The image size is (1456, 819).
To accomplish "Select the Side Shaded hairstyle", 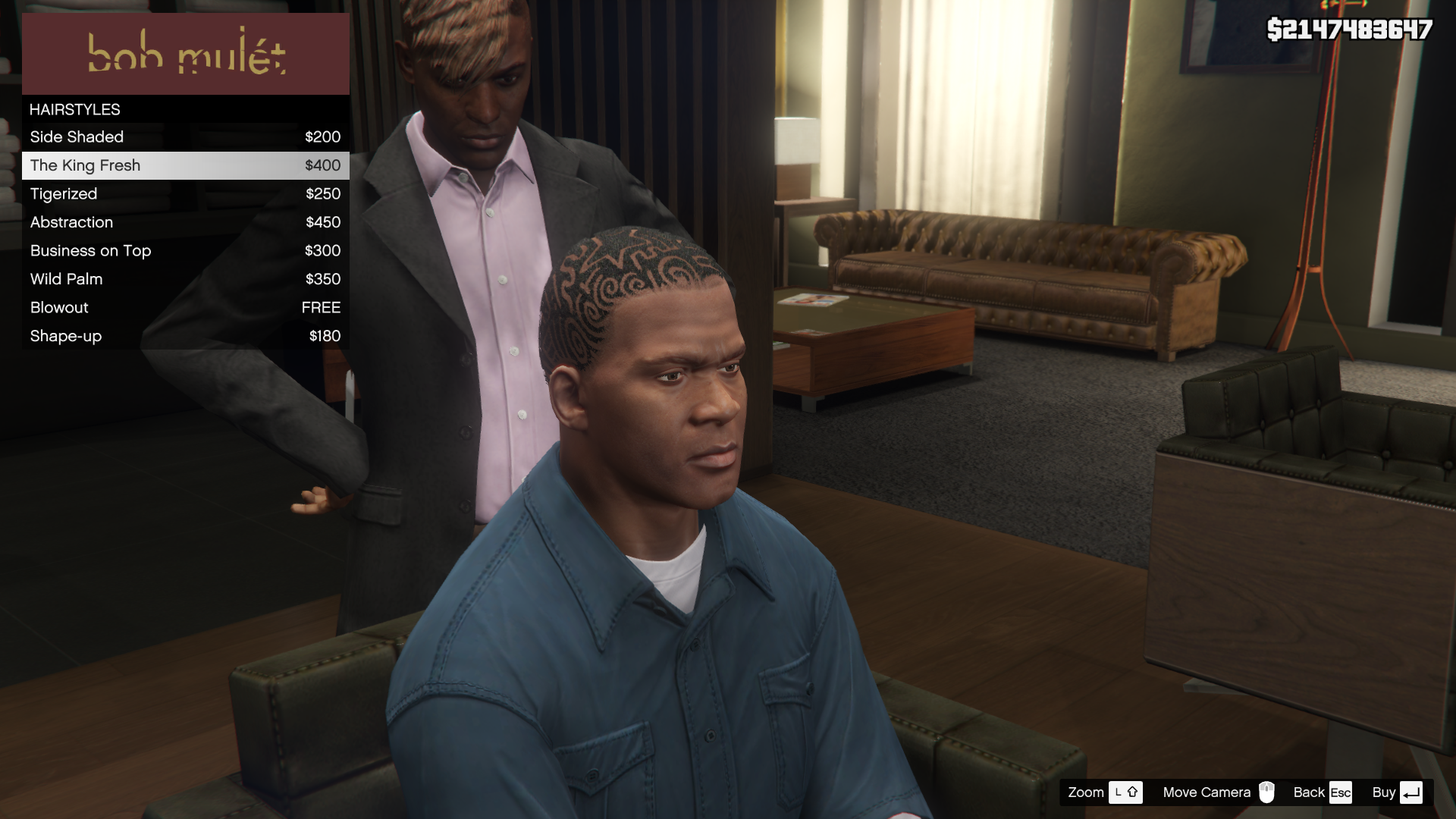I will (x=185, y=137).
